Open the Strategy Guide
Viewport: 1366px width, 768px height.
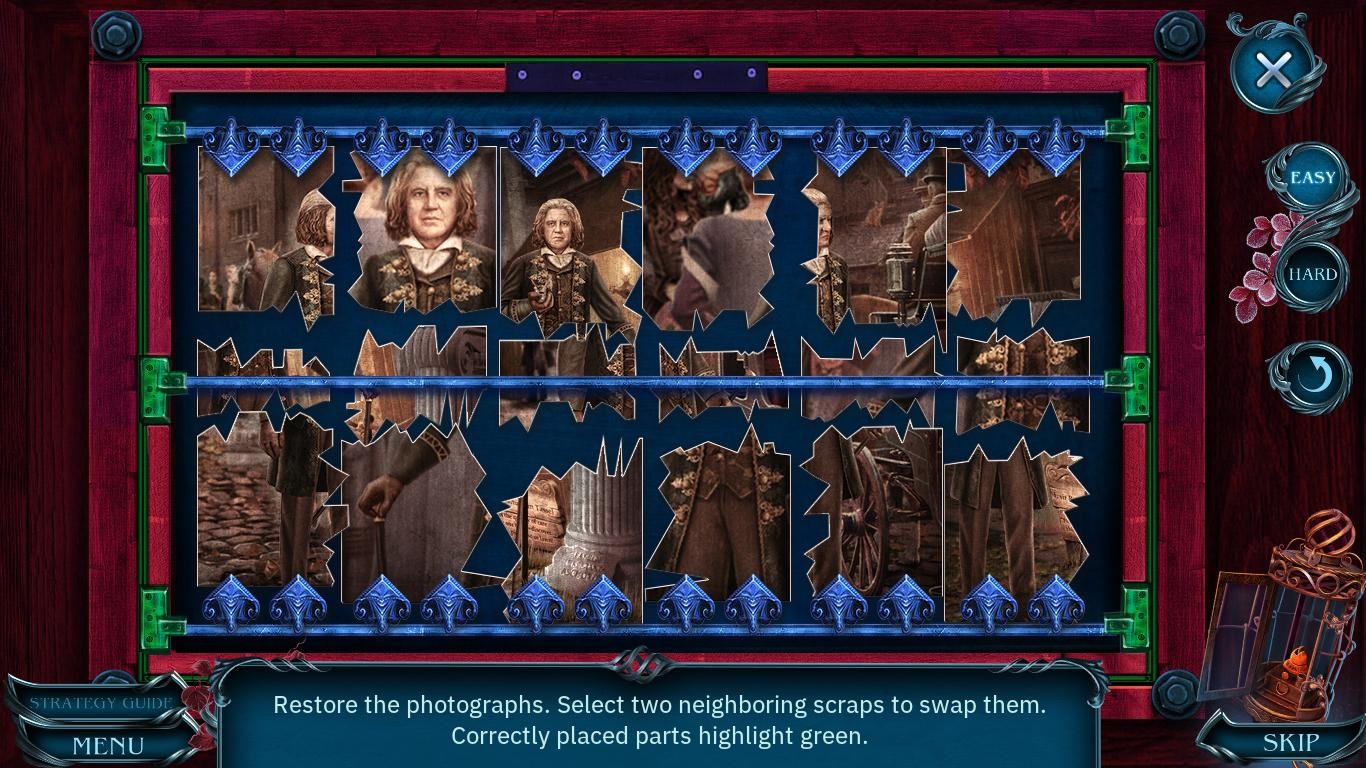[95, 702]
